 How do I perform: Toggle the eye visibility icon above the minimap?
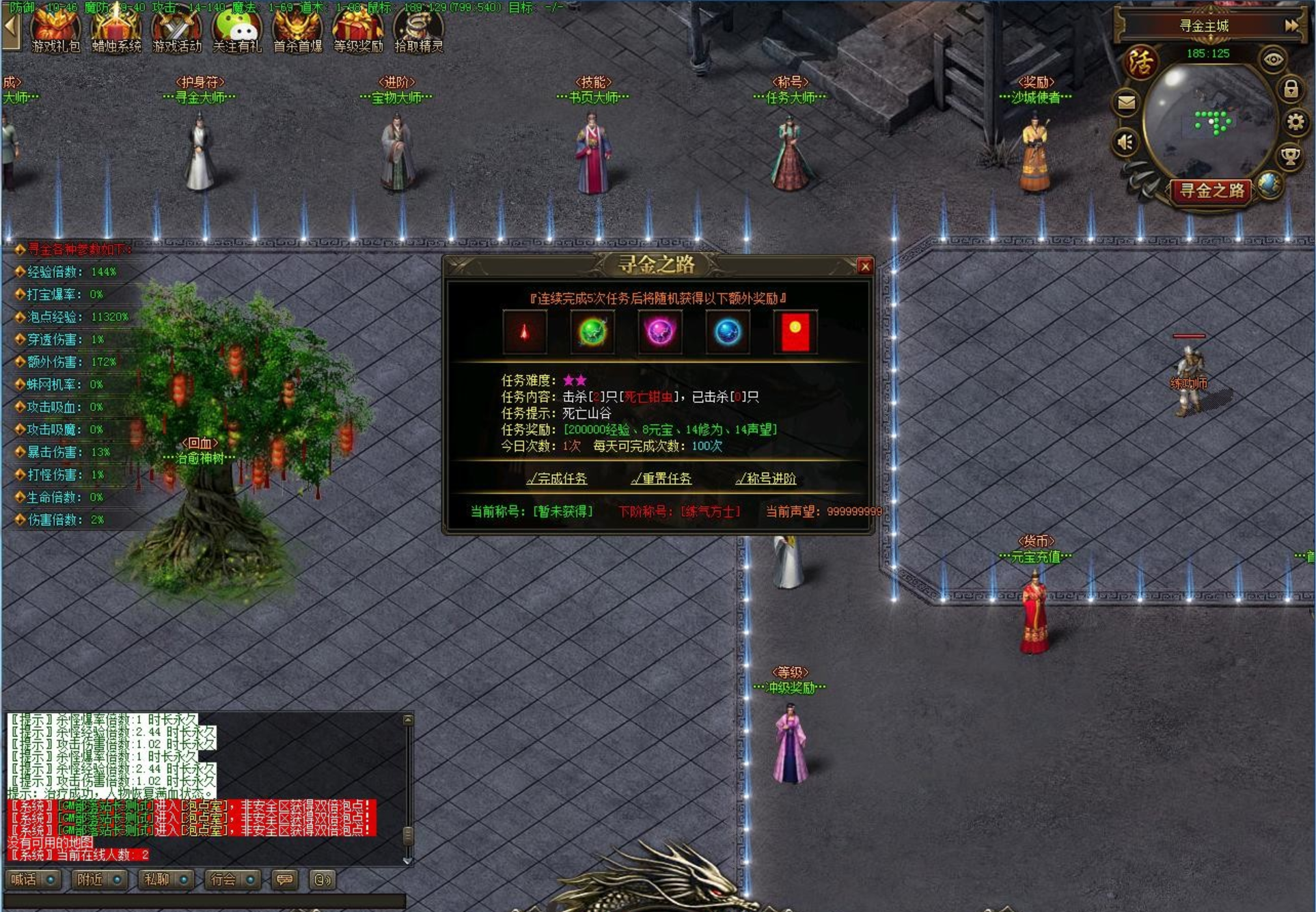[x=1274, y=59]
